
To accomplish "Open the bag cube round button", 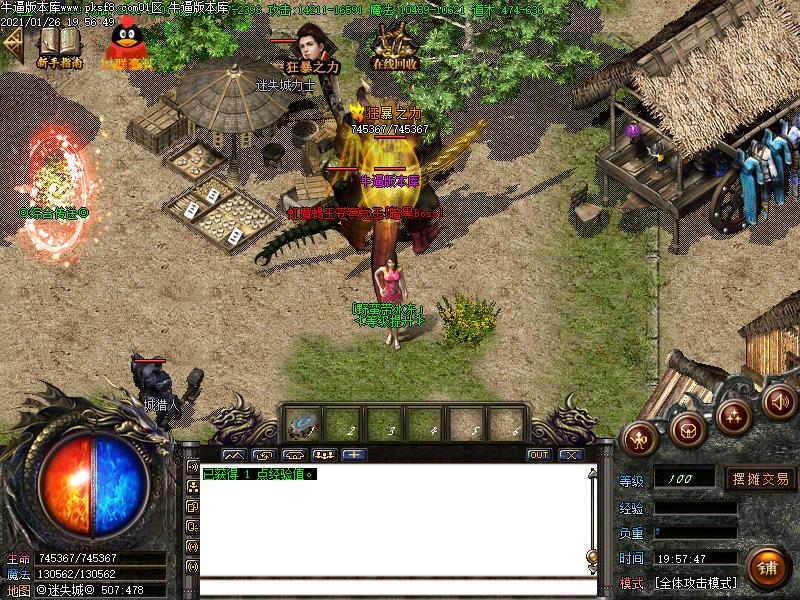I will click(x=687, y=429).
